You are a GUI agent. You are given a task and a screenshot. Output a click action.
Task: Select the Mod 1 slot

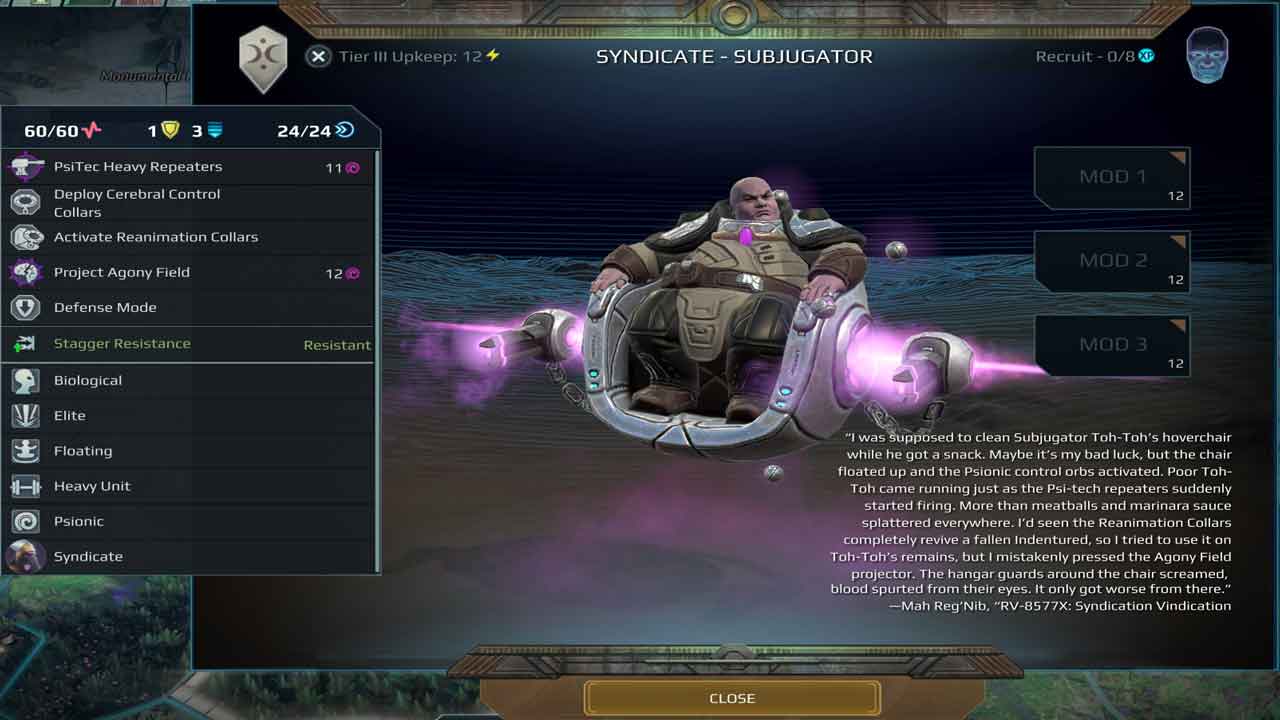pyautogui.click(x=1111, y=178)
